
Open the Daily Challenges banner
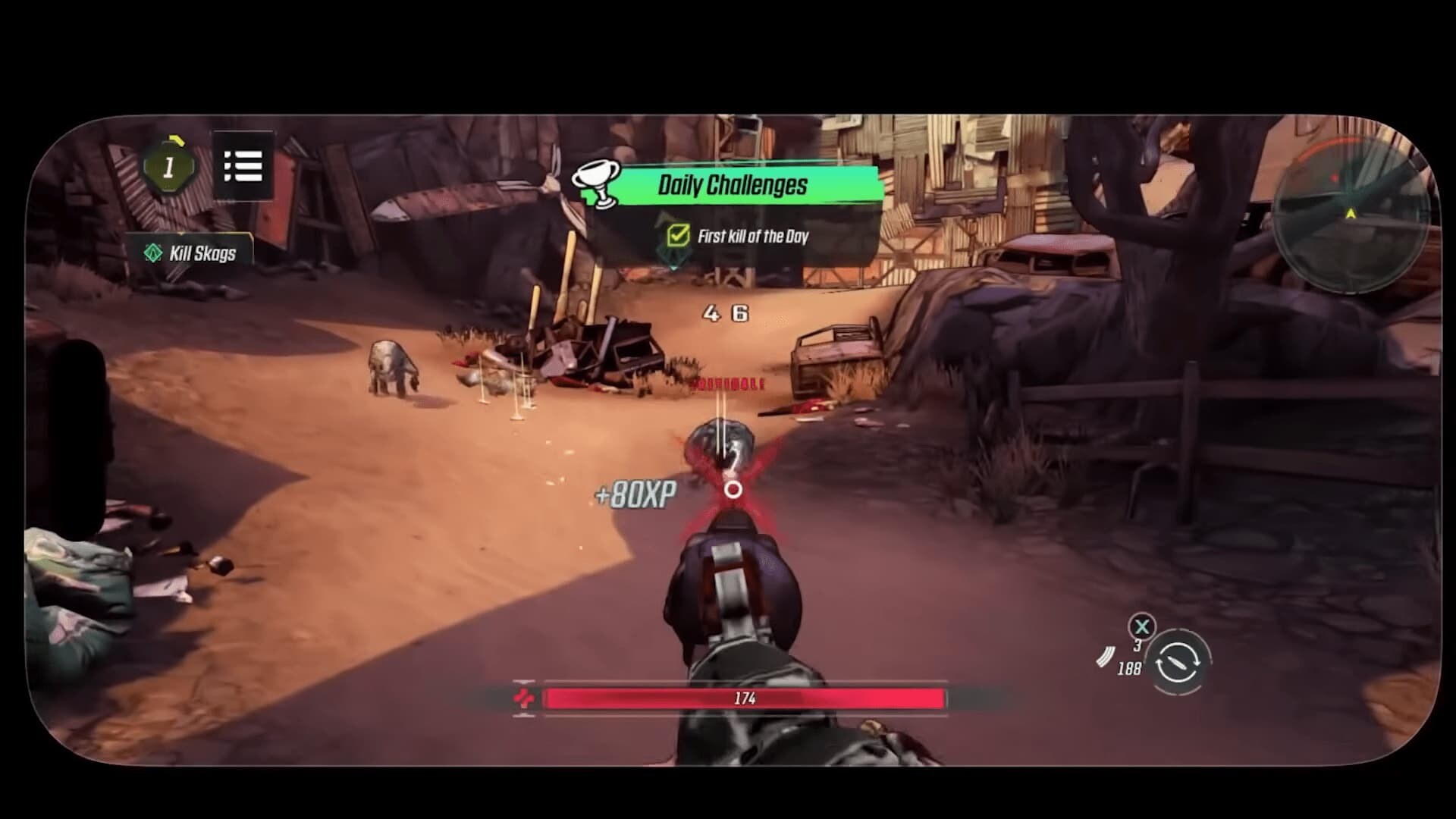[732, 185]
